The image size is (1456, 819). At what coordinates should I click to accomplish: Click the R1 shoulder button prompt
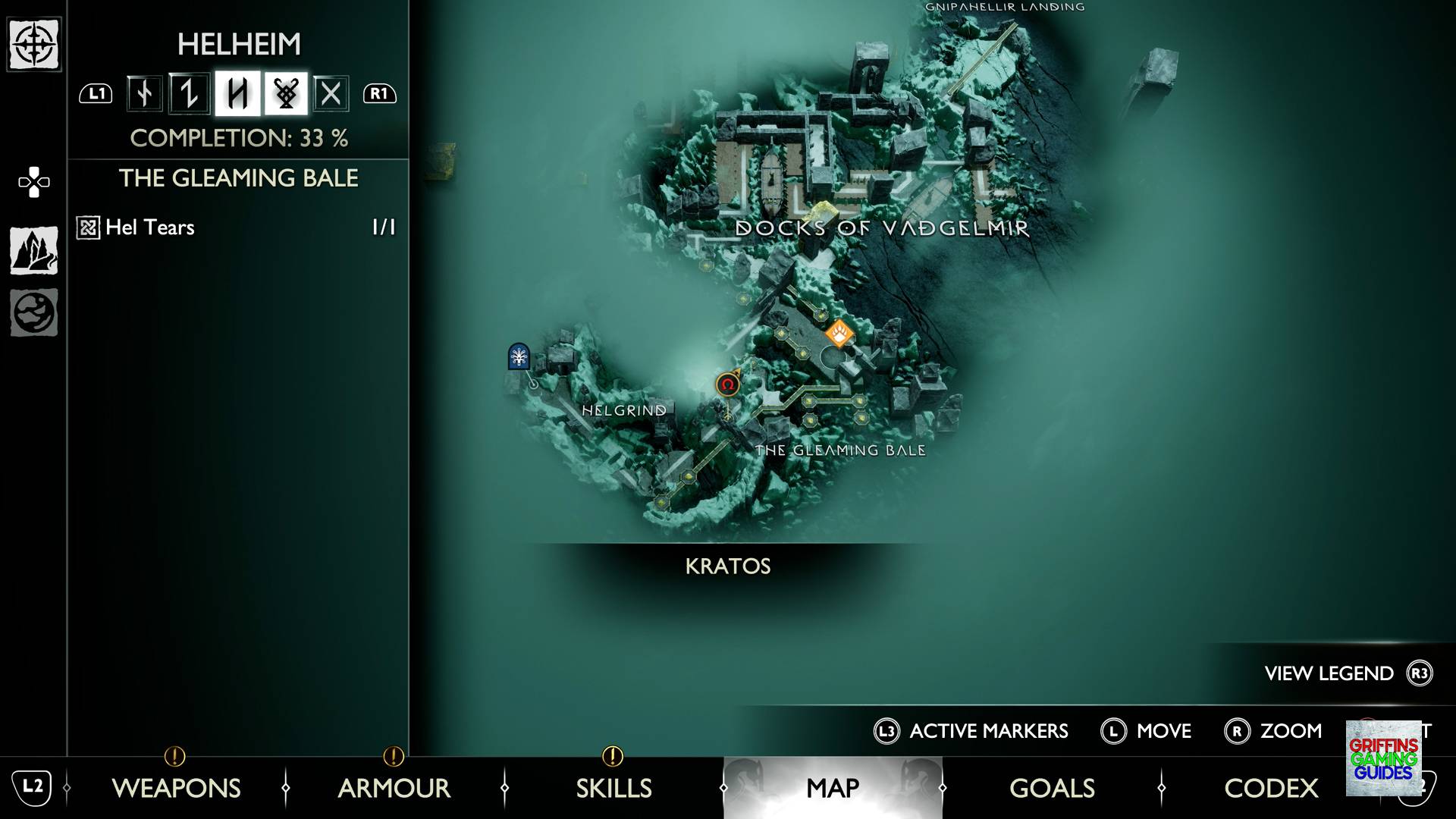click(378, 94)
